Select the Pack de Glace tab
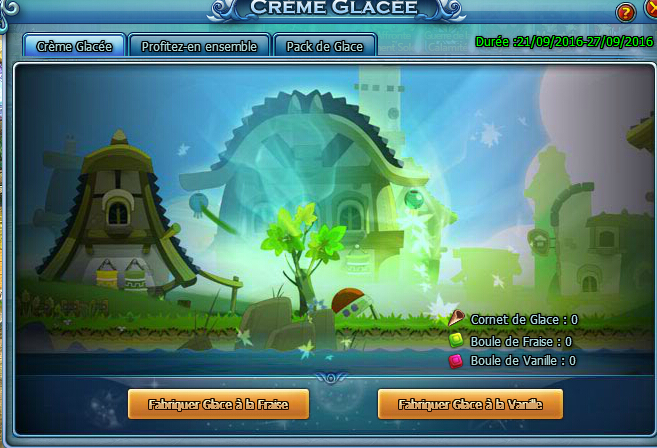The image size is (657, 448). pyautogui.click(x=325, y=46)
